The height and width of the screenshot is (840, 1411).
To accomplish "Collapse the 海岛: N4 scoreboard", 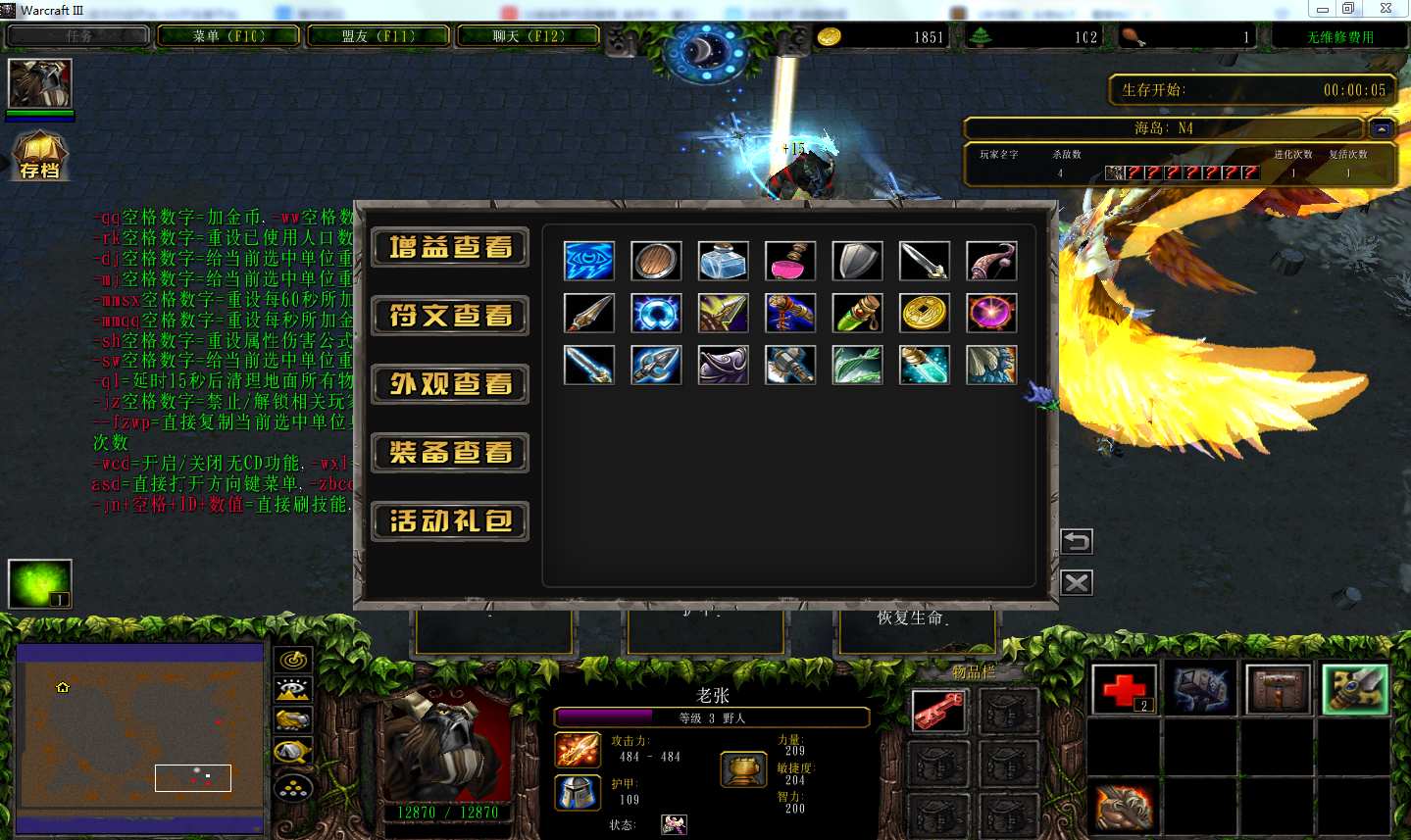I will pos(1381,128).
